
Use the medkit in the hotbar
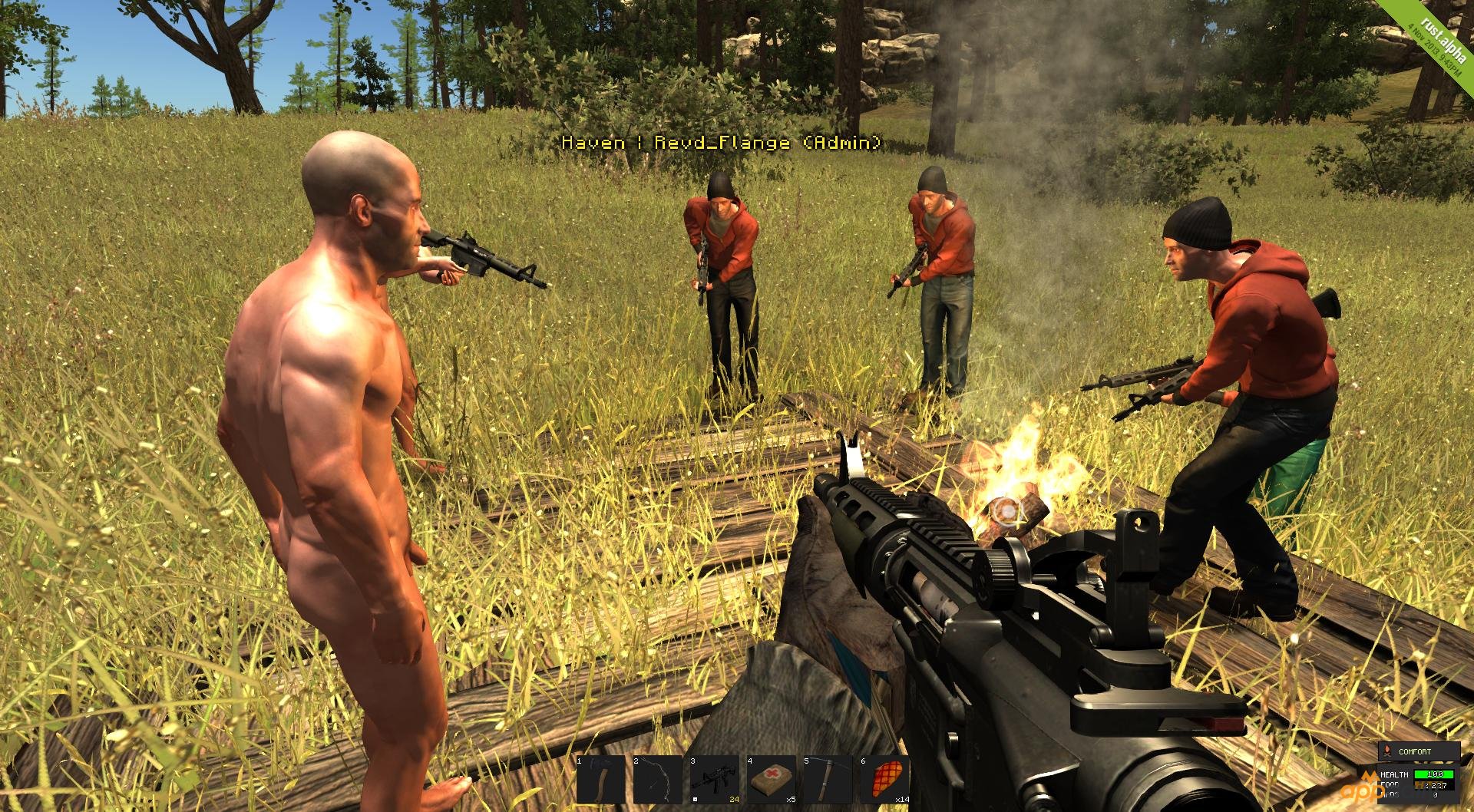point(772,780)
